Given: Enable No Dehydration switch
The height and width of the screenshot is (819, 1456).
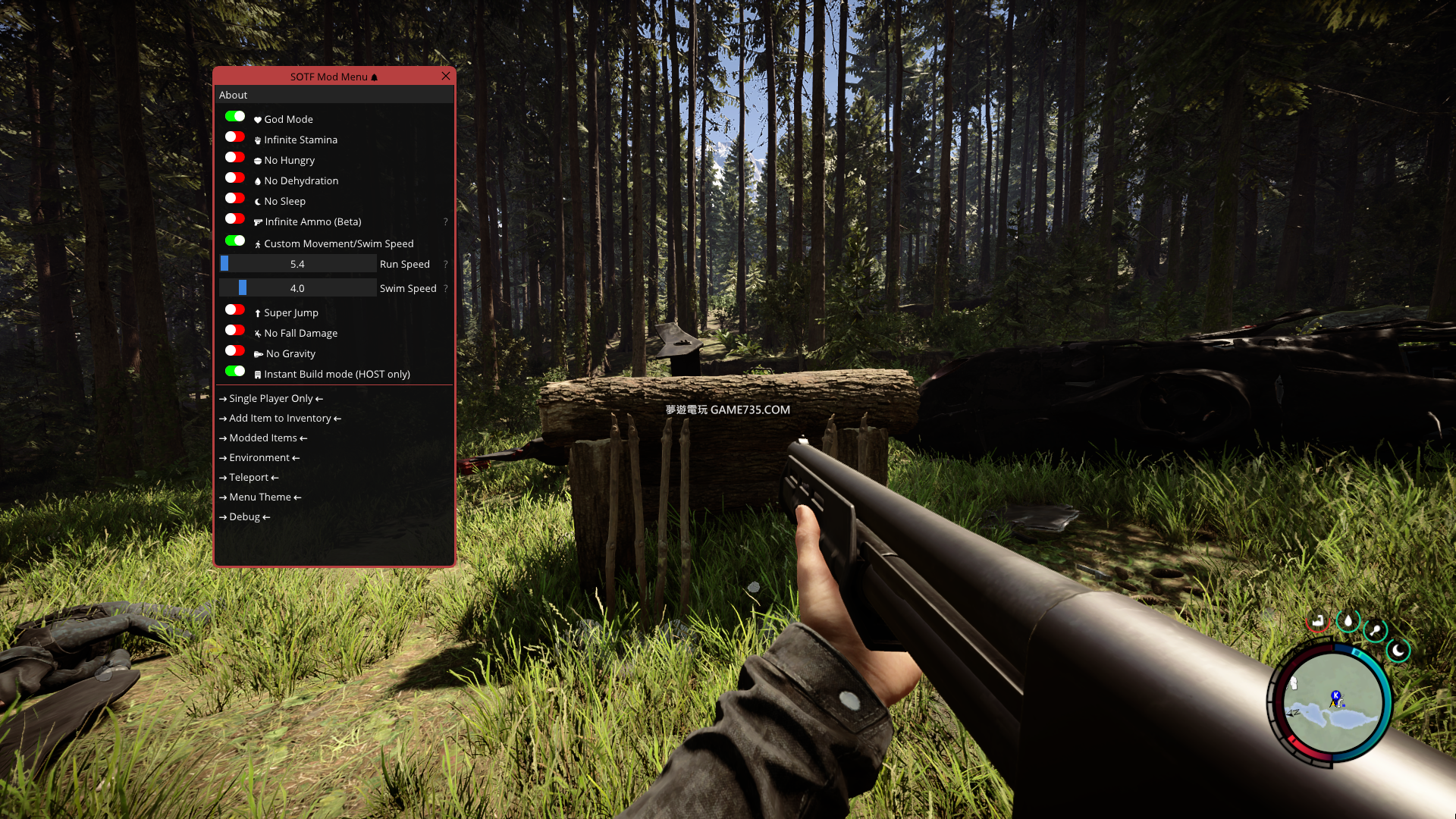Looking at the screenshot, I should pos(235,178).
